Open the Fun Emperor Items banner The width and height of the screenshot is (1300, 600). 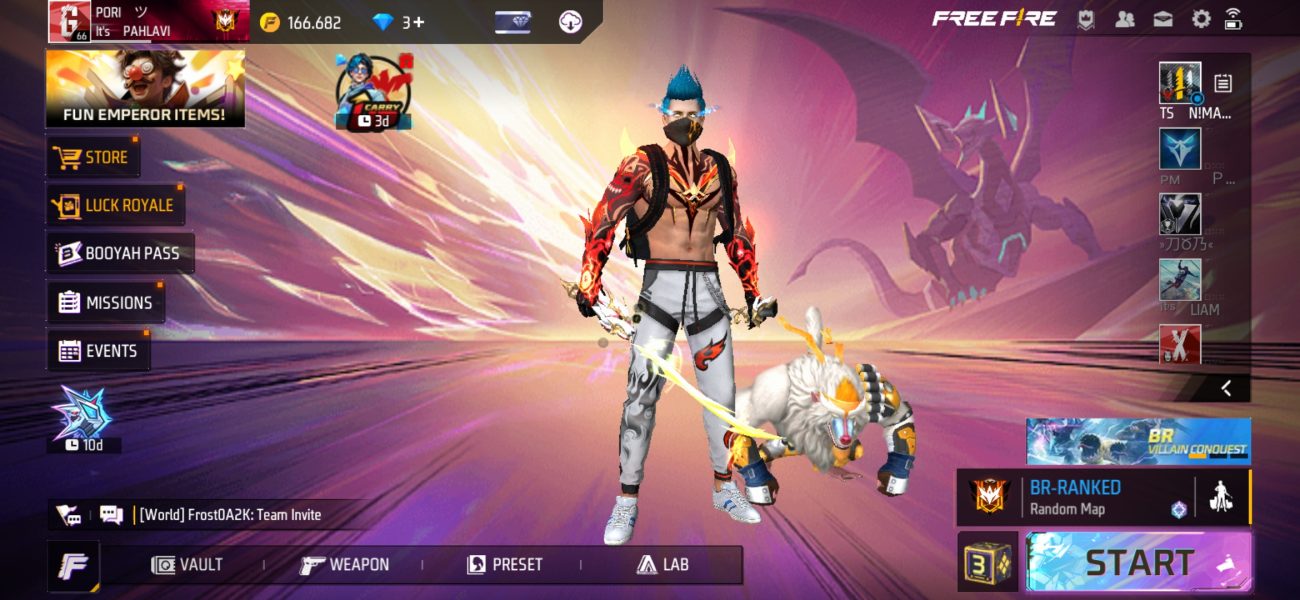[145, 88]
